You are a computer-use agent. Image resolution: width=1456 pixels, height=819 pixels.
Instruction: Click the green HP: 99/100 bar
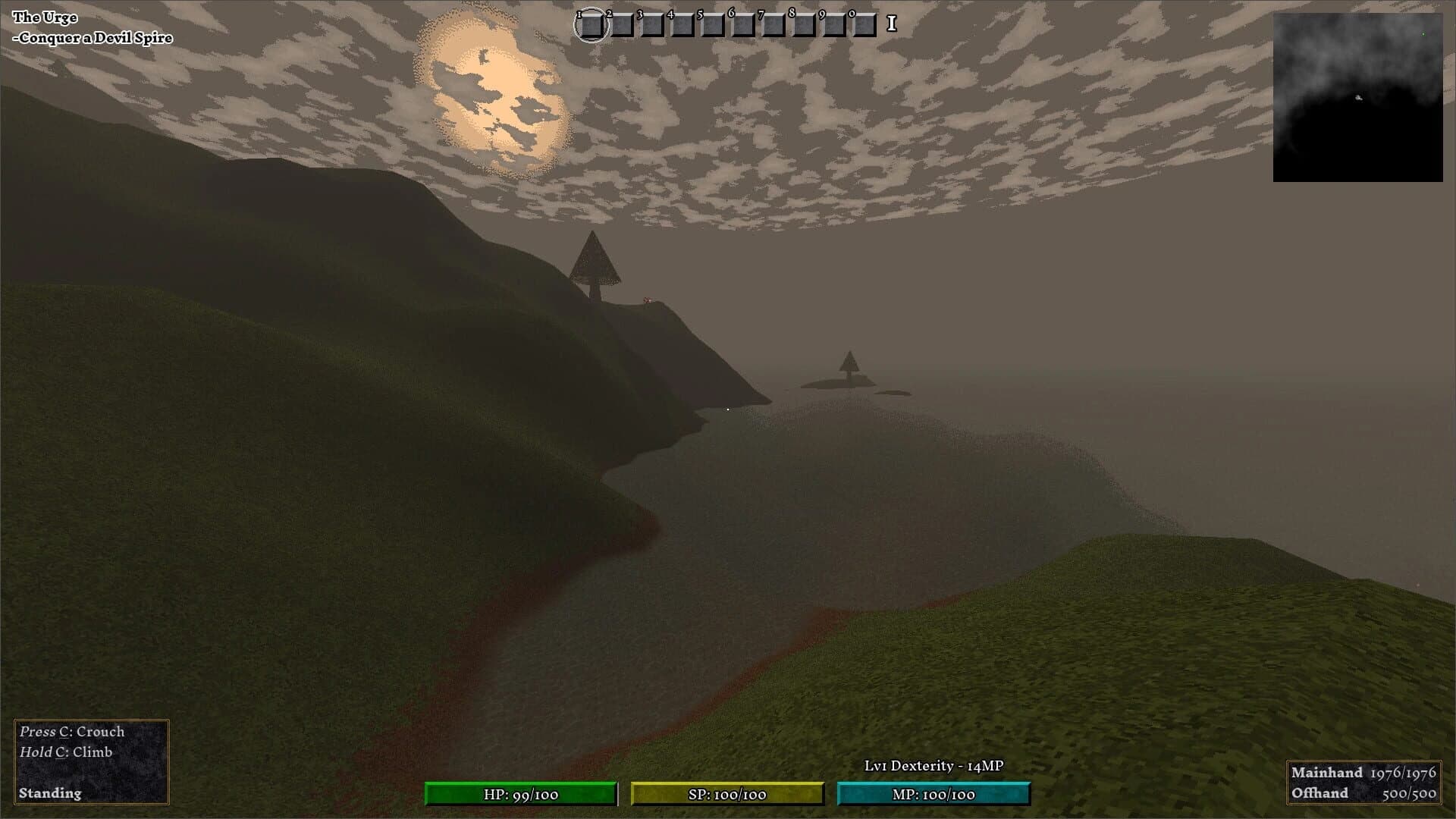pyautogui.click(x=522, y=795)
